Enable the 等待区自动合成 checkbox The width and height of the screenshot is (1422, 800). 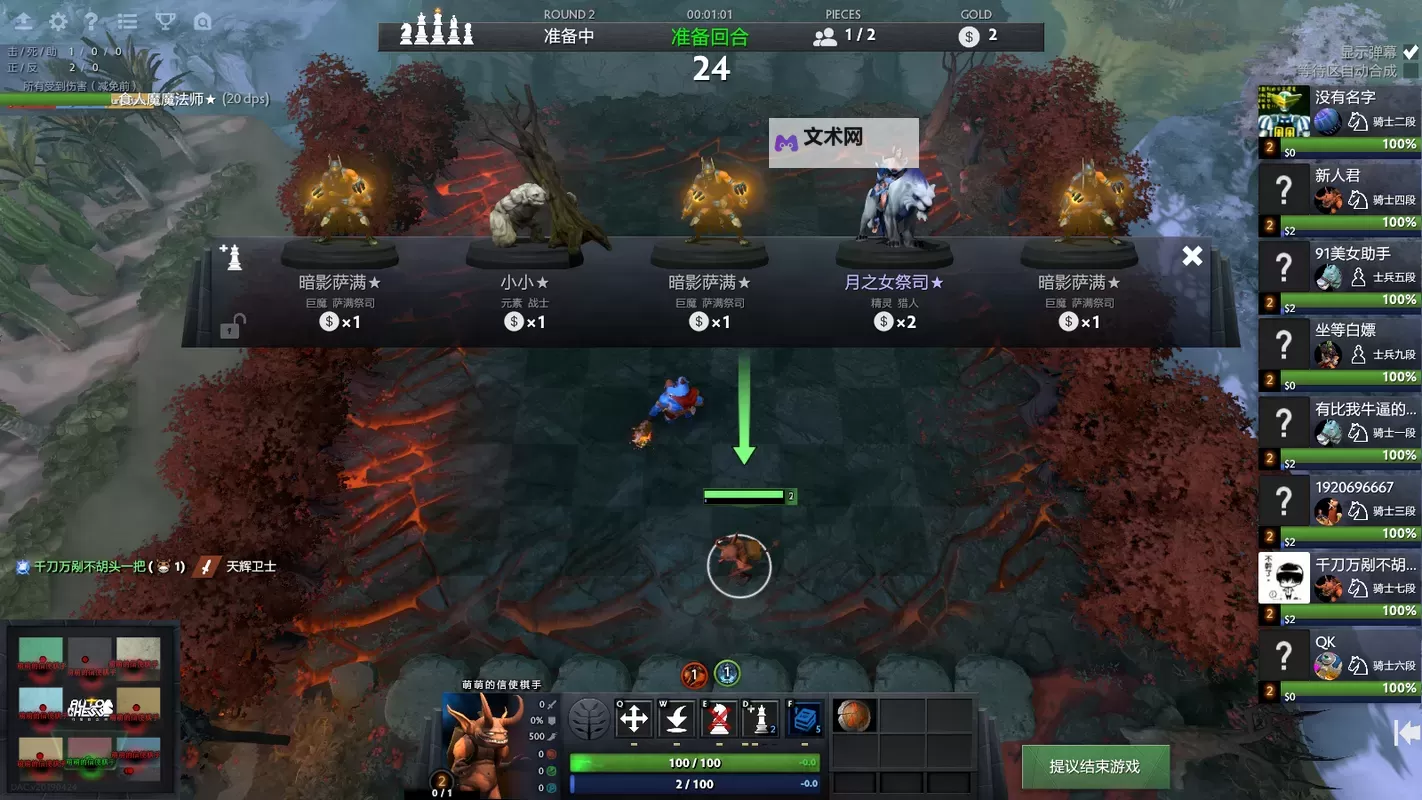pos(1410,71)
